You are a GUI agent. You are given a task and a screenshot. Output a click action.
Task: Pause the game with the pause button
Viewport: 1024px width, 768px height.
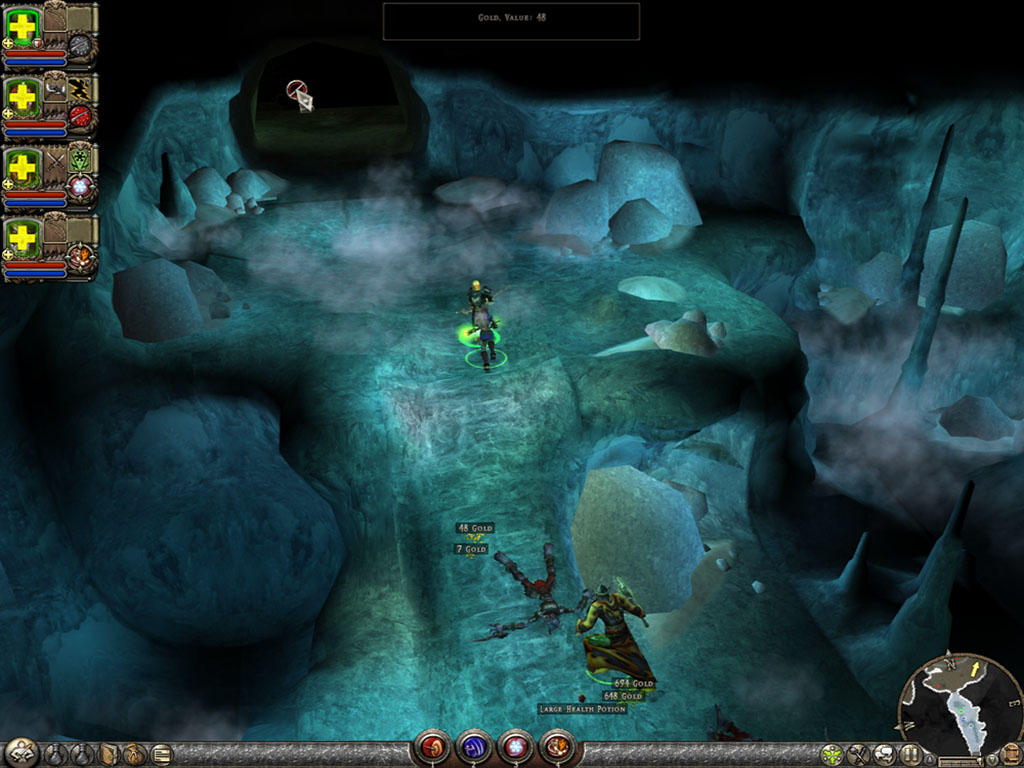[x=910, y=755]
